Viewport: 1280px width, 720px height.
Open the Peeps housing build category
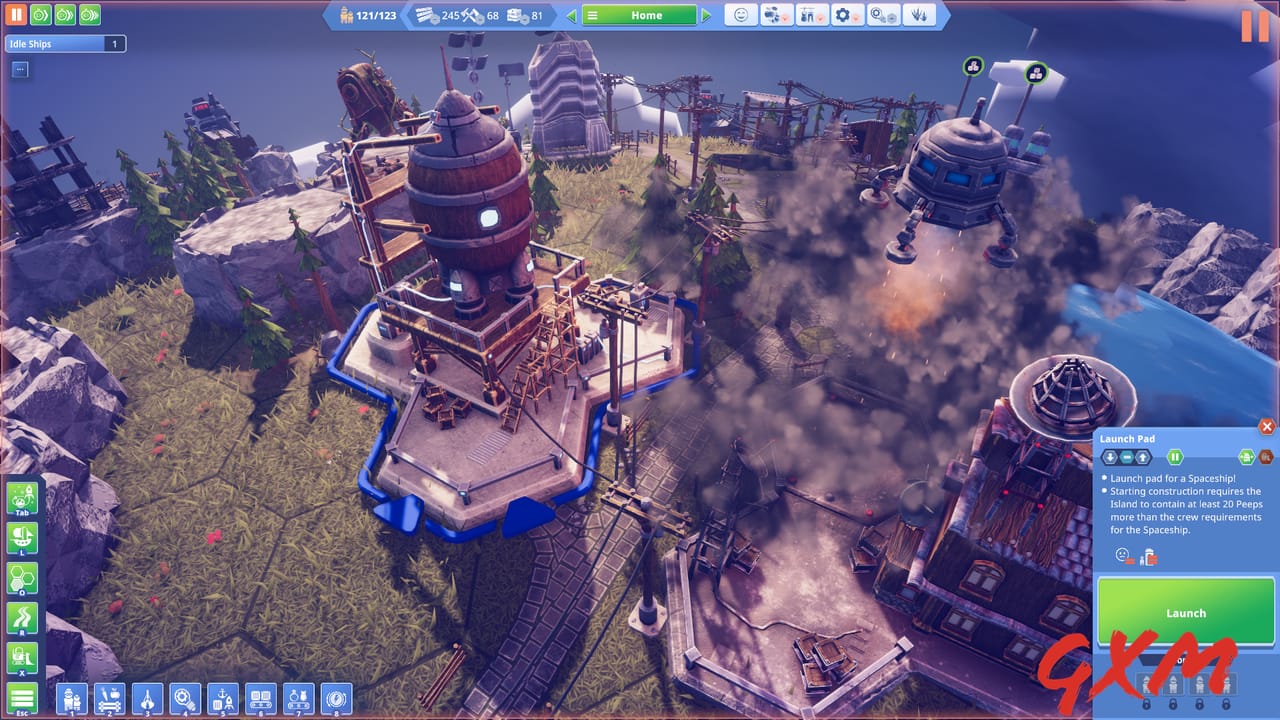tap(70, 699)
